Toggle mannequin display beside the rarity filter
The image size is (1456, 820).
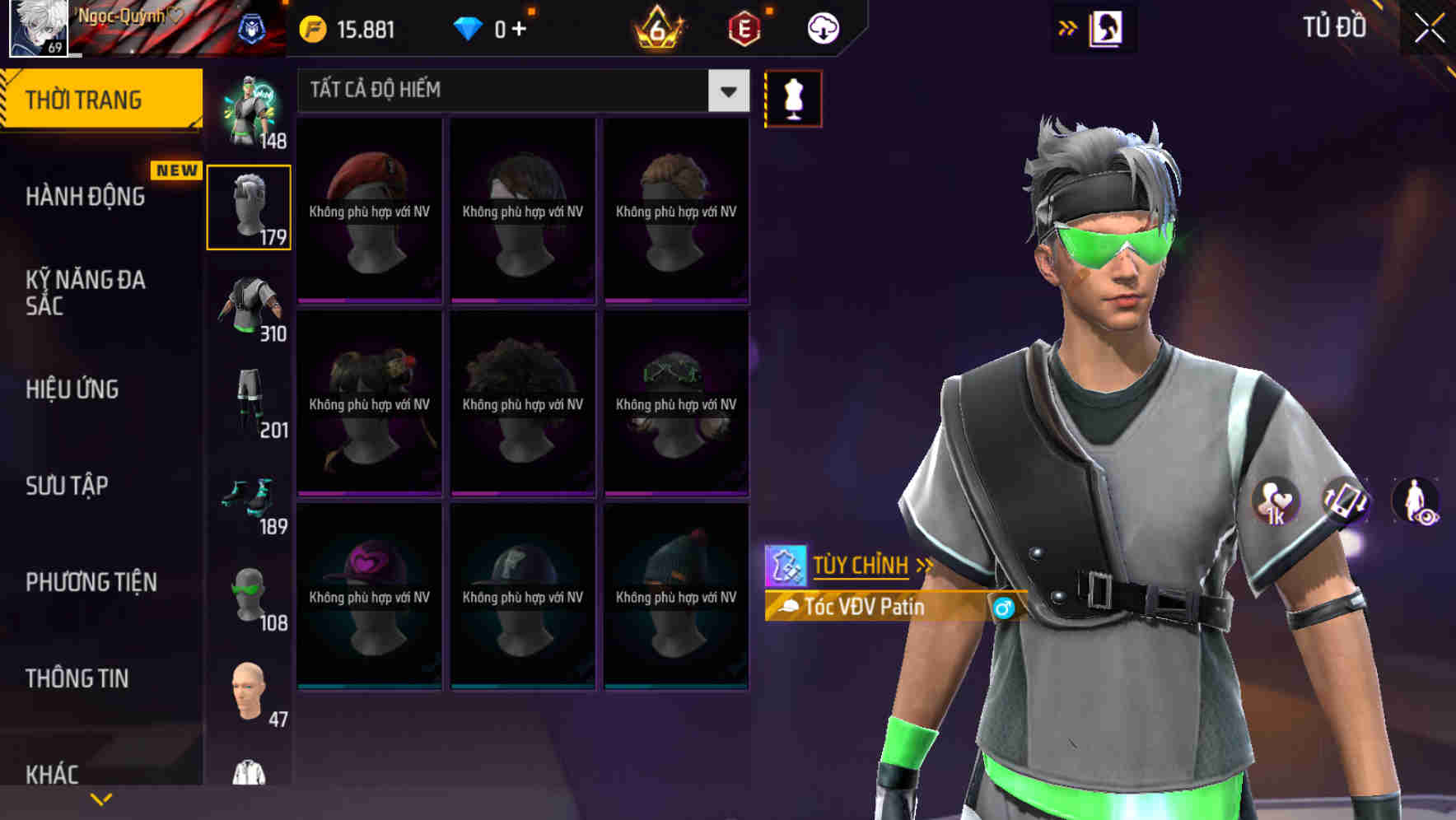tap(793, 97)
